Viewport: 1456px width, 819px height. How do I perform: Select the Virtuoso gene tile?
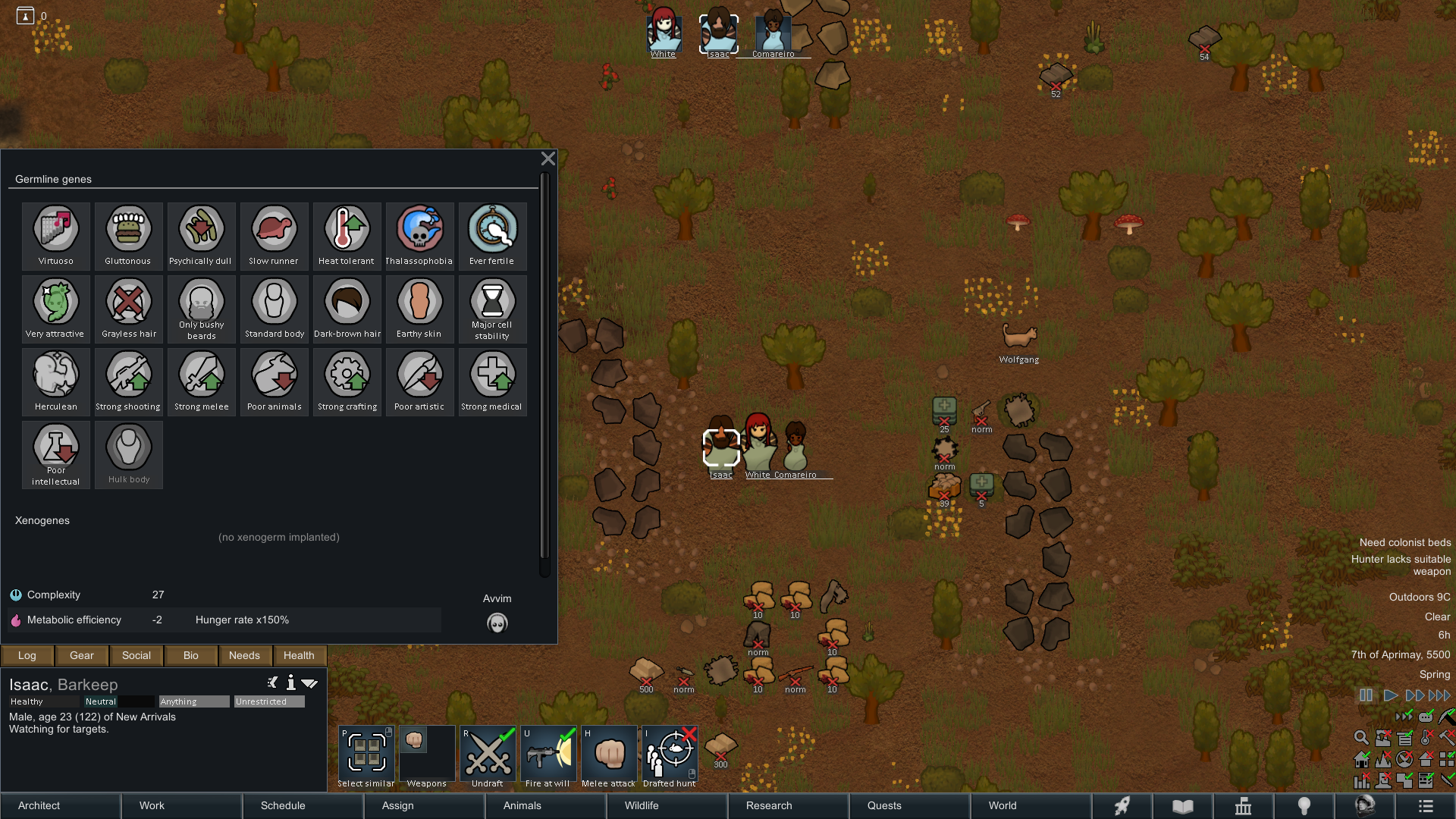pyautogui.click(x=56, y=236)
